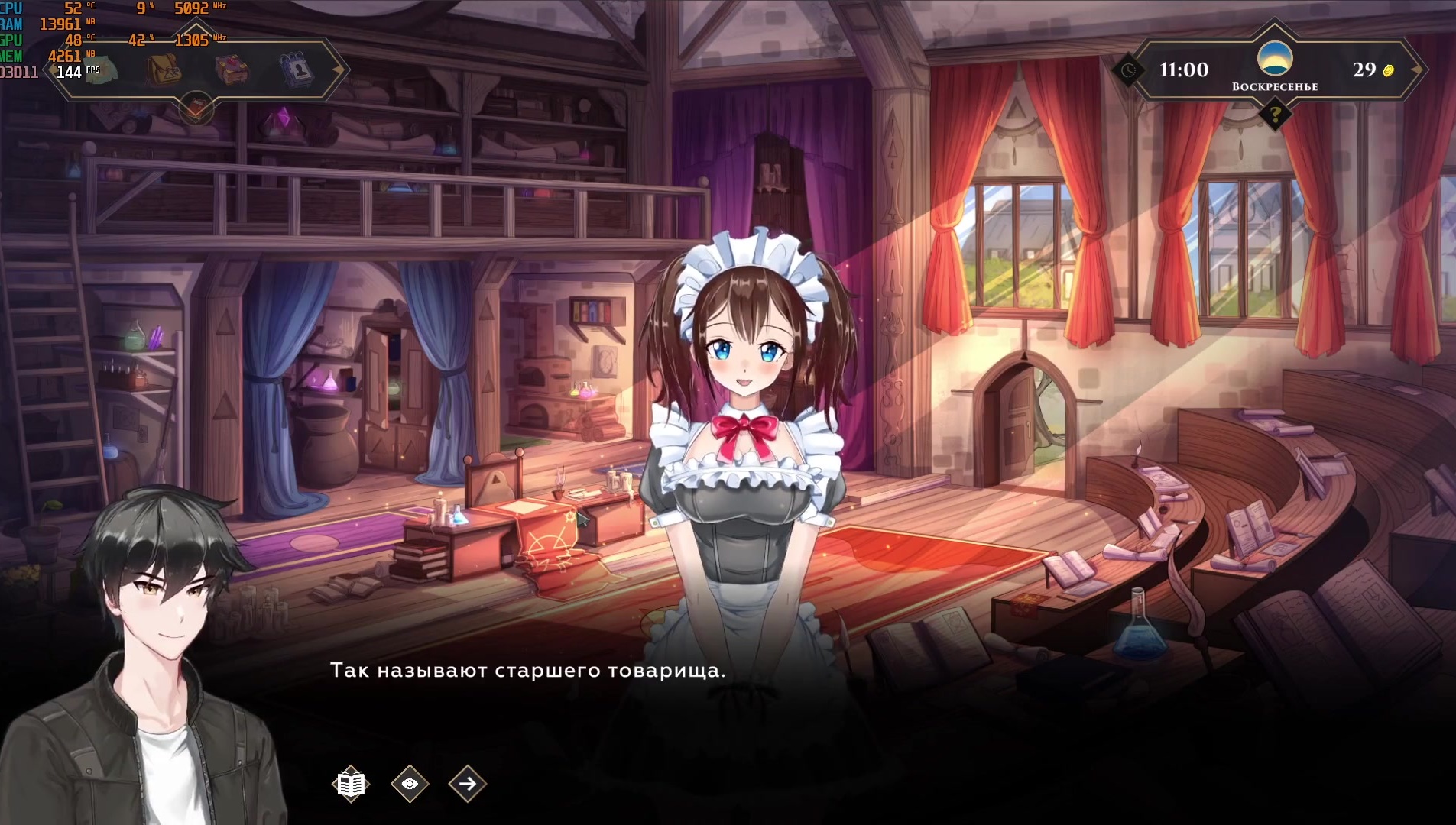Open the backpack inventory
1456x825 pixels.
pyautogui.click(x=164, y=71)
